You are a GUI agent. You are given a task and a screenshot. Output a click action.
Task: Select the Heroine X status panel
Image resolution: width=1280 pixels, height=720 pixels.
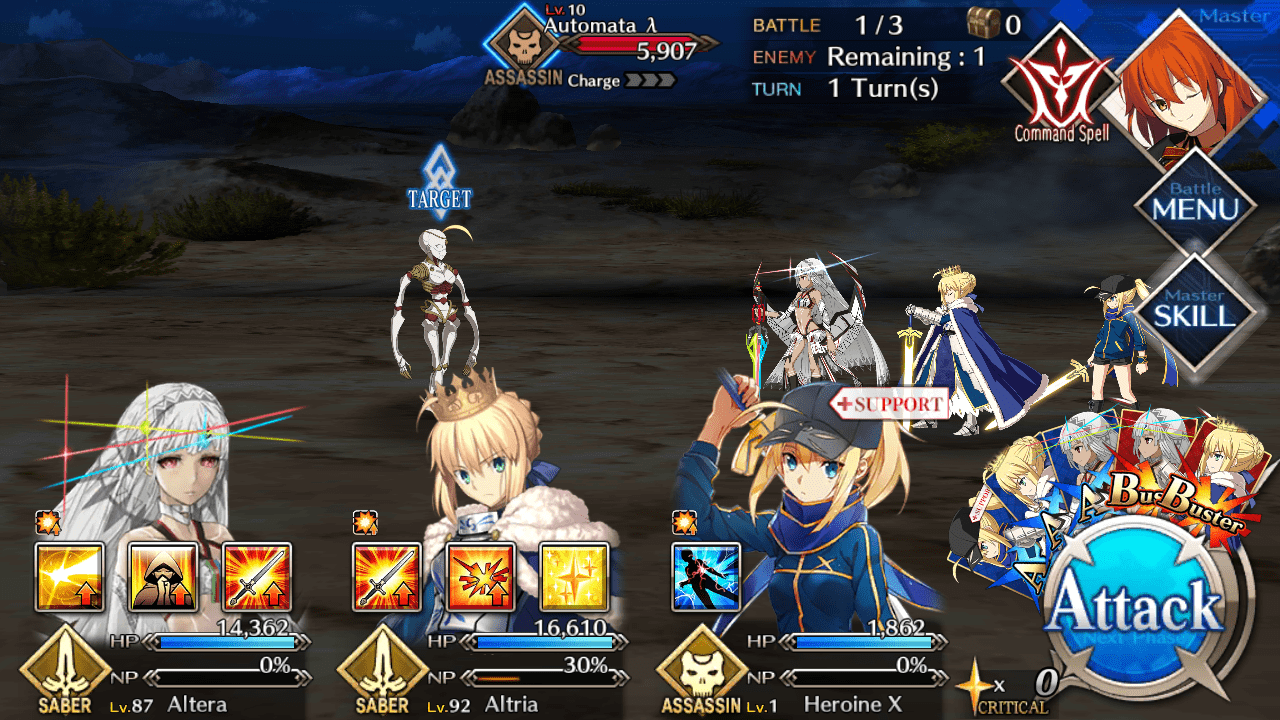[x=802, y=665]
